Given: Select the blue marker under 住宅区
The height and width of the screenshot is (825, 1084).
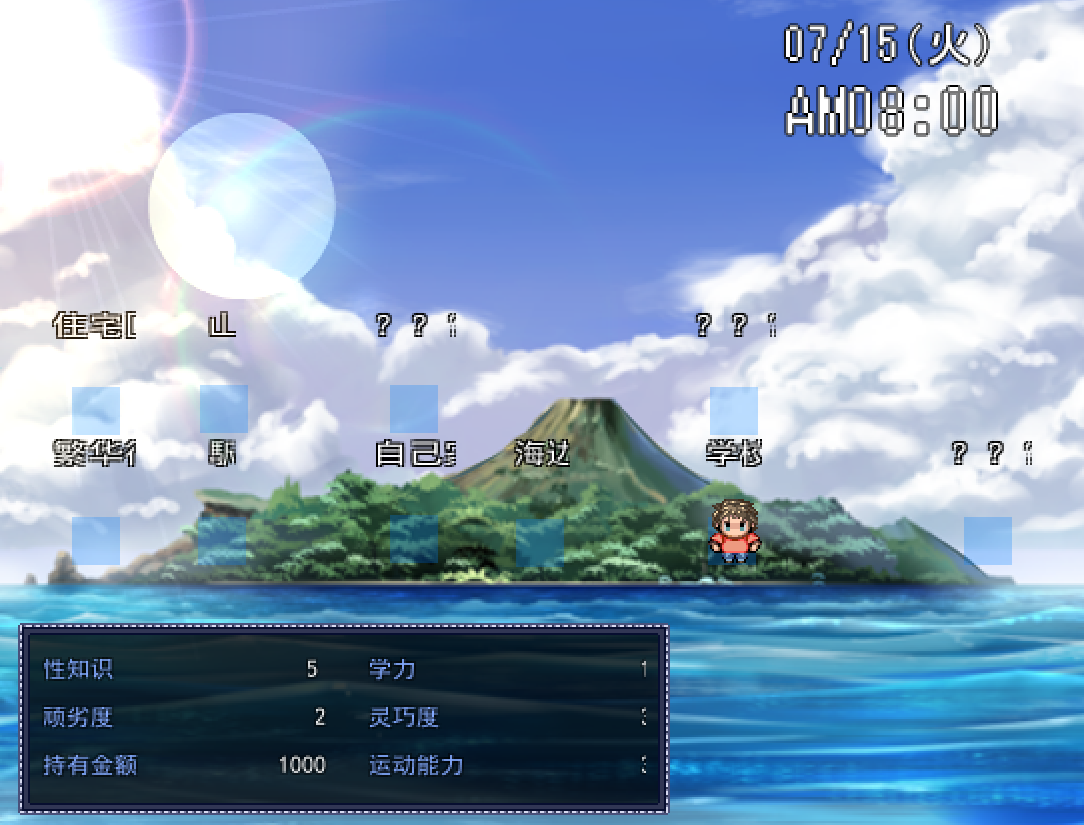Looking at the screenshot, I should [x=96, y=410].
